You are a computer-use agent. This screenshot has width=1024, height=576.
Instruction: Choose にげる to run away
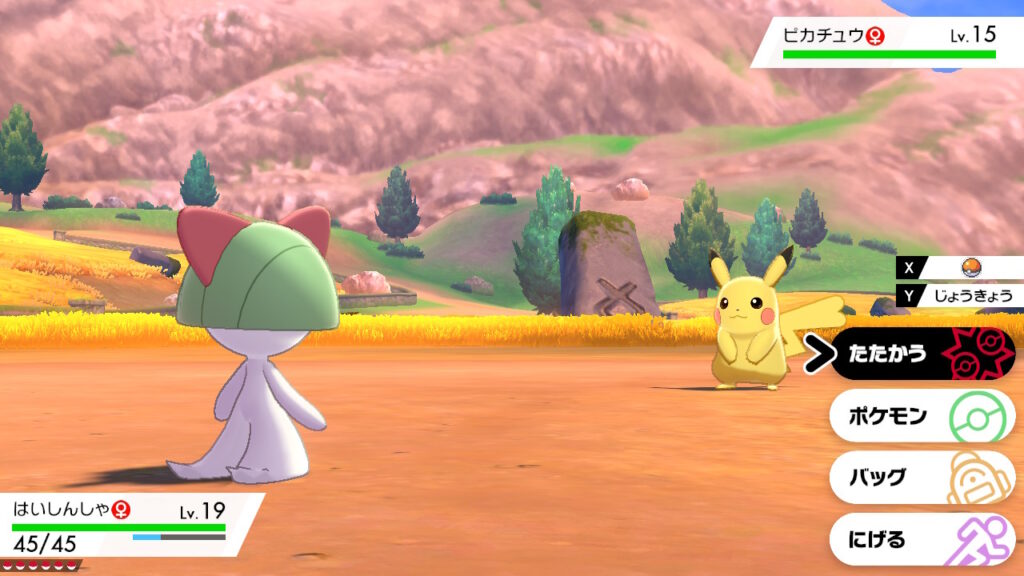pyautogui.click(x=920, y=539)
